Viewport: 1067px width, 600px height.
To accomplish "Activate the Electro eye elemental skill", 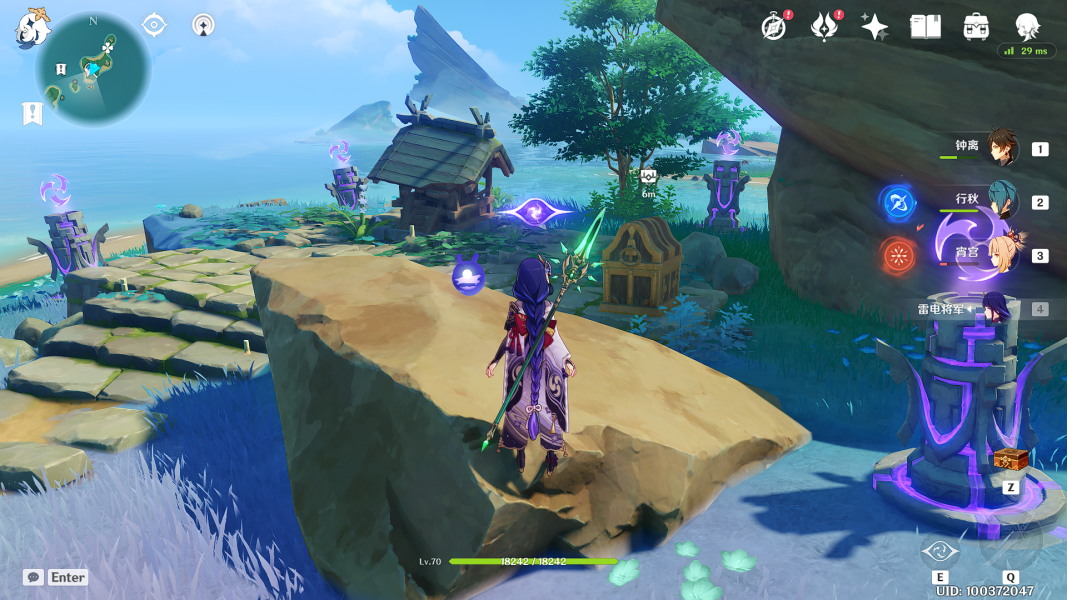I will [940, 551].
